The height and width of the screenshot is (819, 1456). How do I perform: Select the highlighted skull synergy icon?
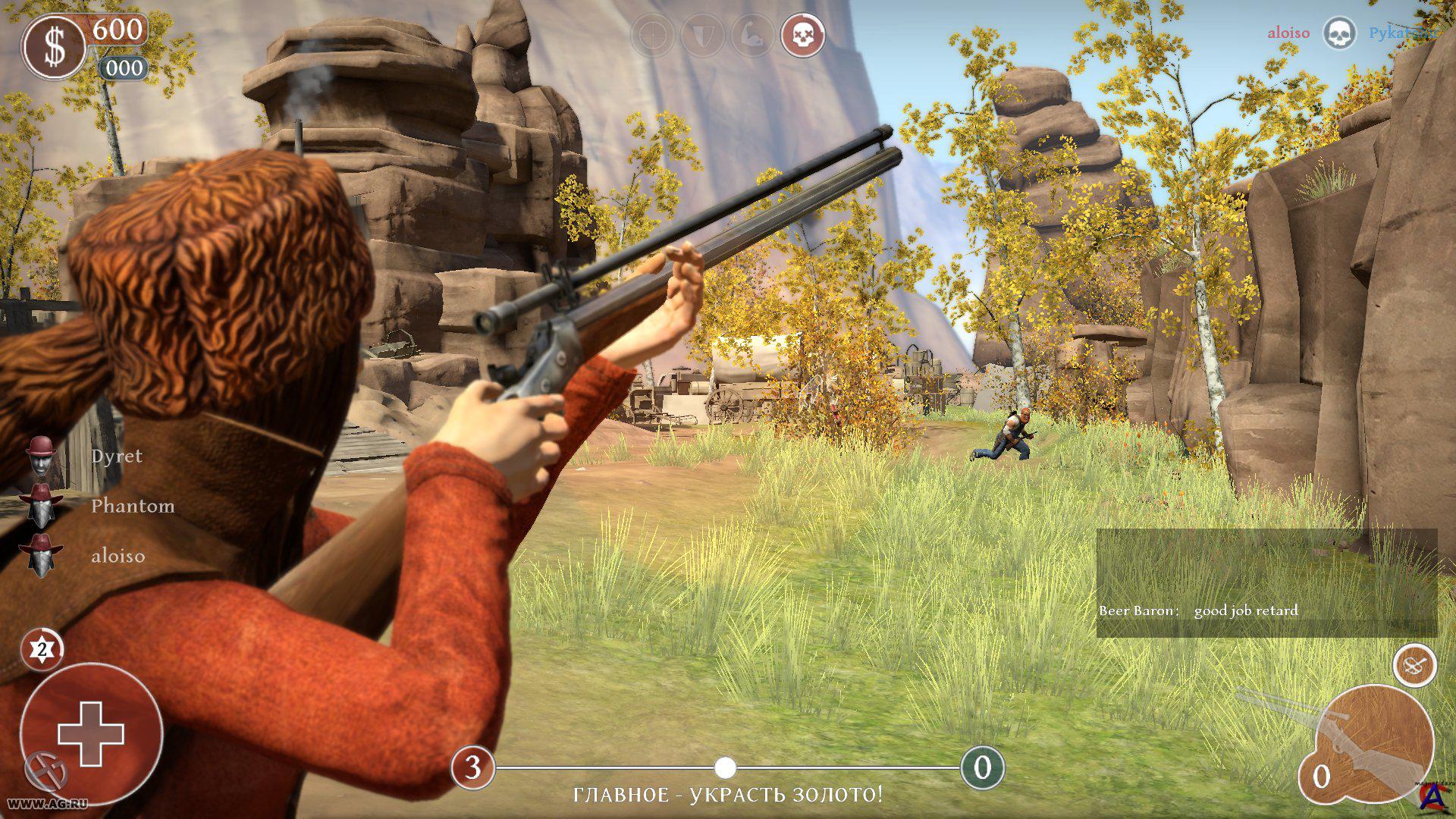pyautogui.click(x=803, y=35)
